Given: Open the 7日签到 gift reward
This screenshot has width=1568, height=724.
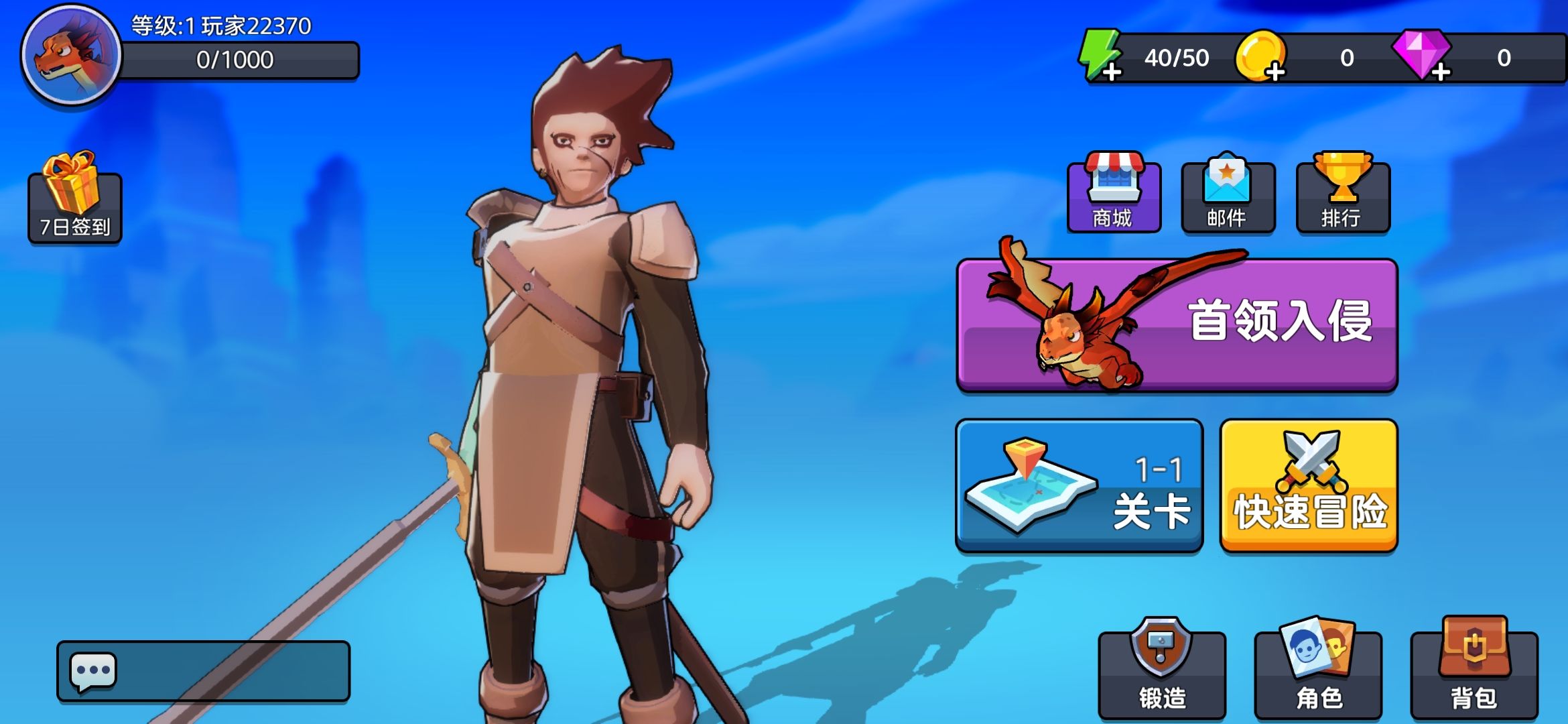Looking at the screenshot, I should [74, 198].
